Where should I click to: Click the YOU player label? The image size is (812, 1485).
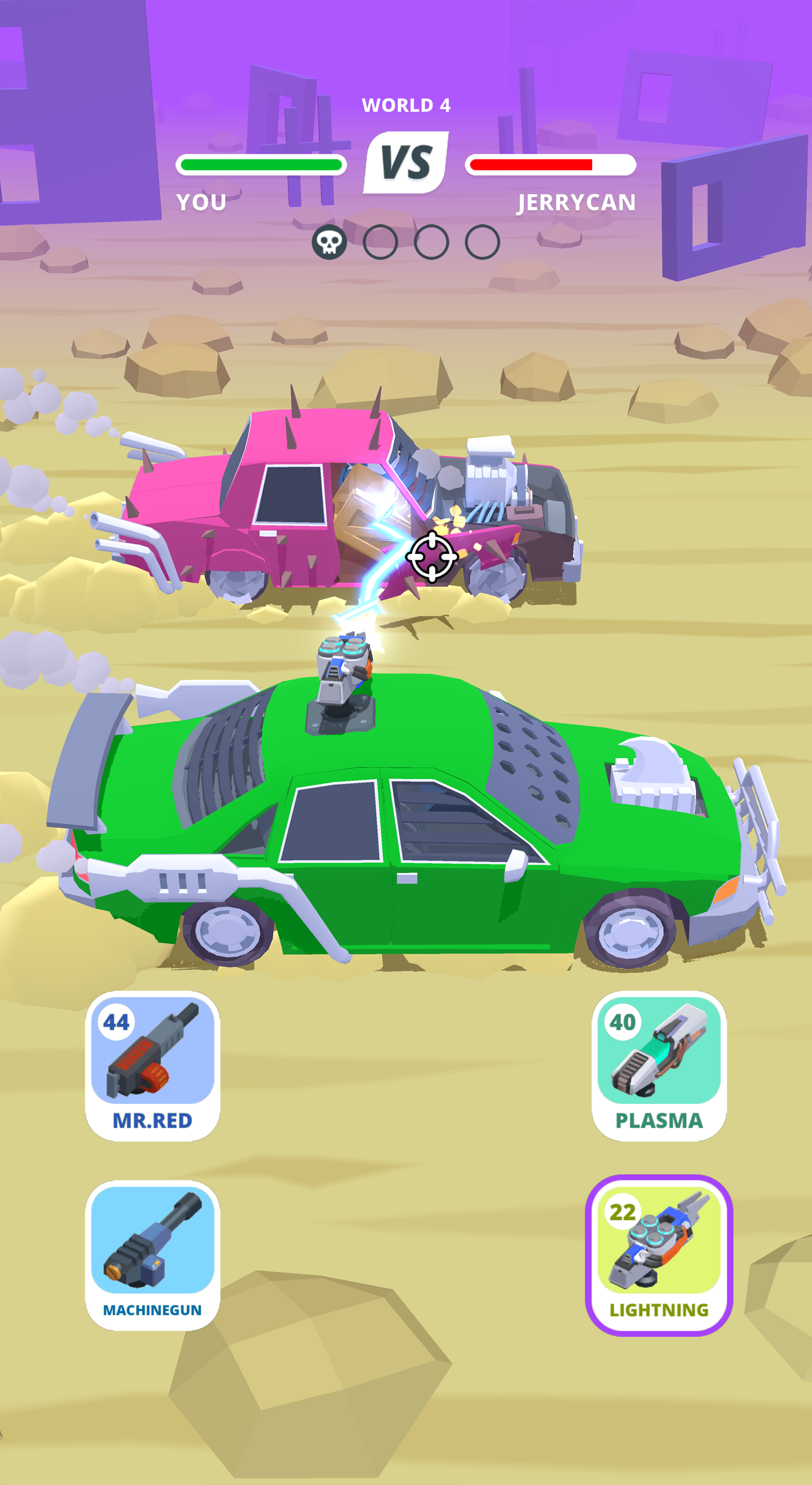(x=203, y=202)
